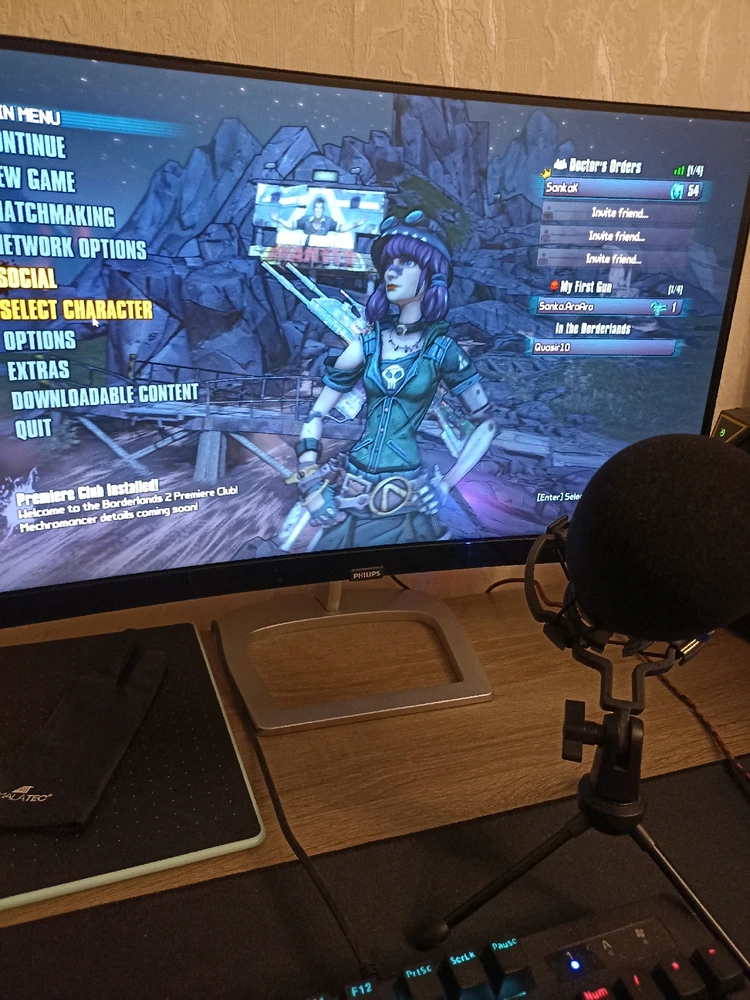This screenshot has width=750, height=1000.
Task: Select Continue in the main menu
Action: coord(34,147)
